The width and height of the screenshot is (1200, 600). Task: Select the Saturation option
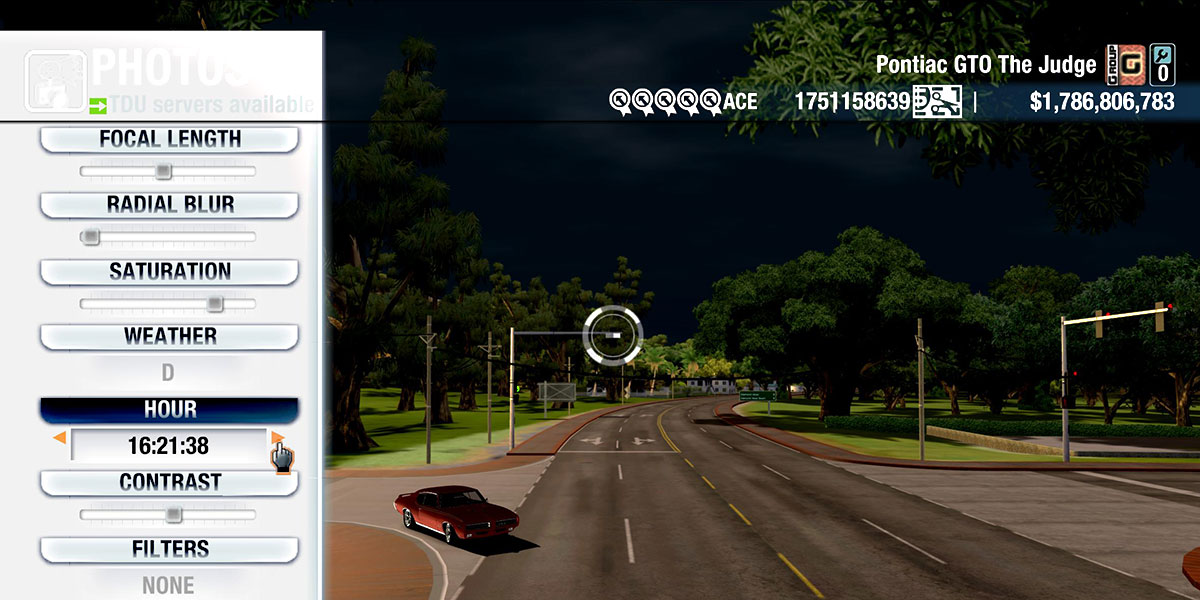coord(169,271)
